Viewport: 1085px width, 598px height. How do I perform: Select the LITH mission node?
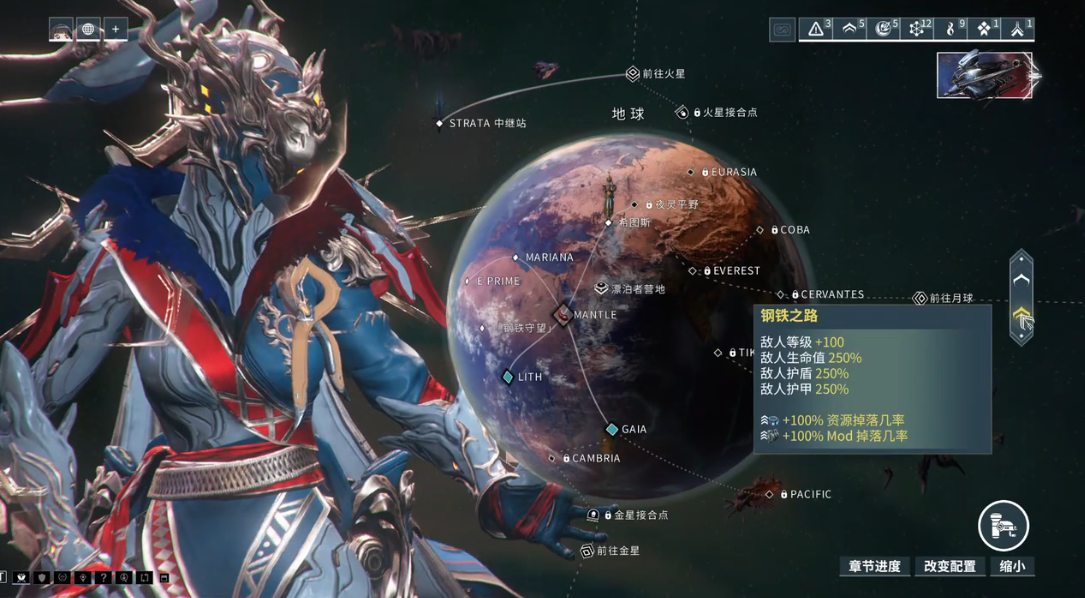tap(508, 377)
